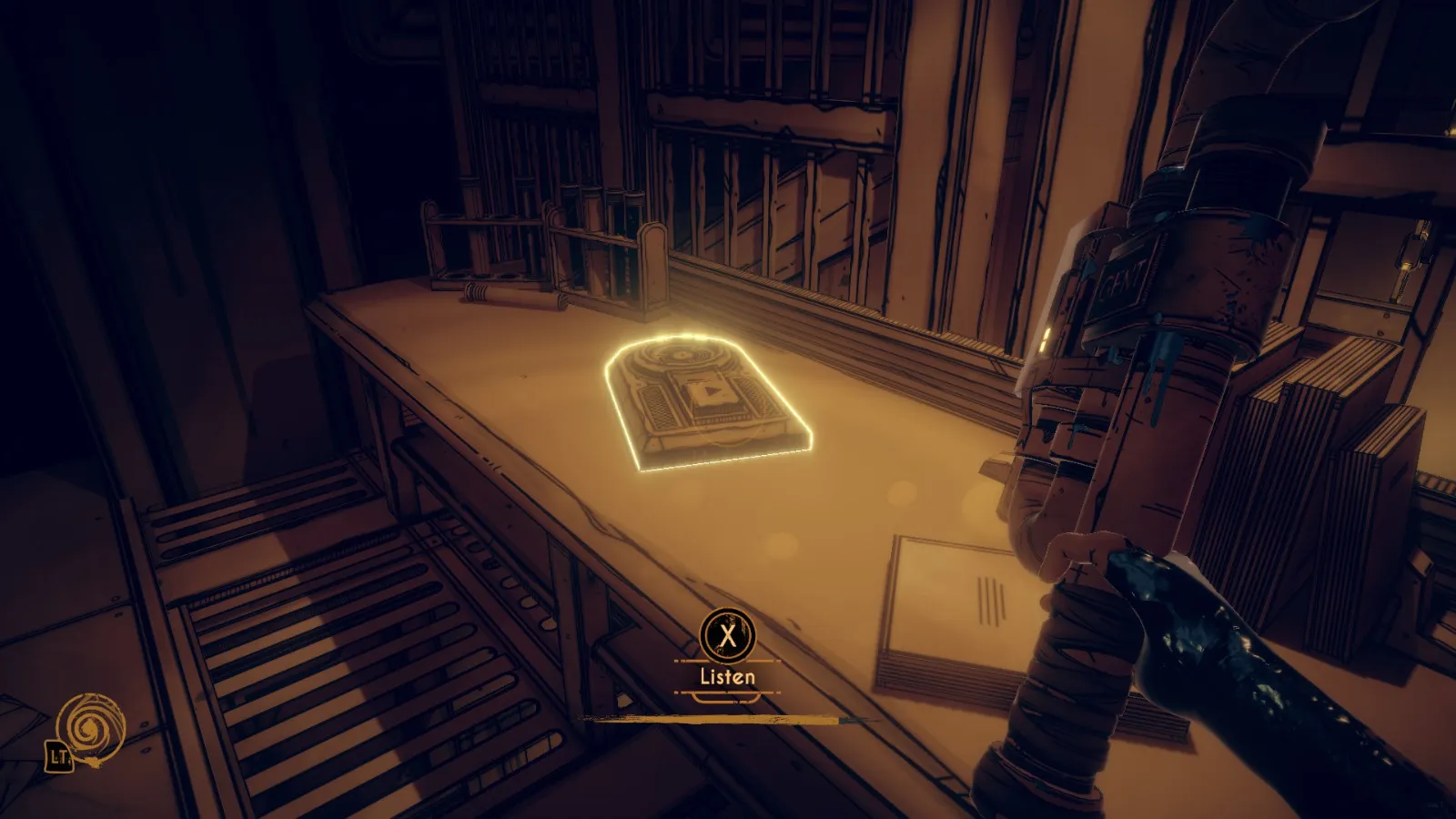Activate the spiral Flow ability icon

[89, 728]
